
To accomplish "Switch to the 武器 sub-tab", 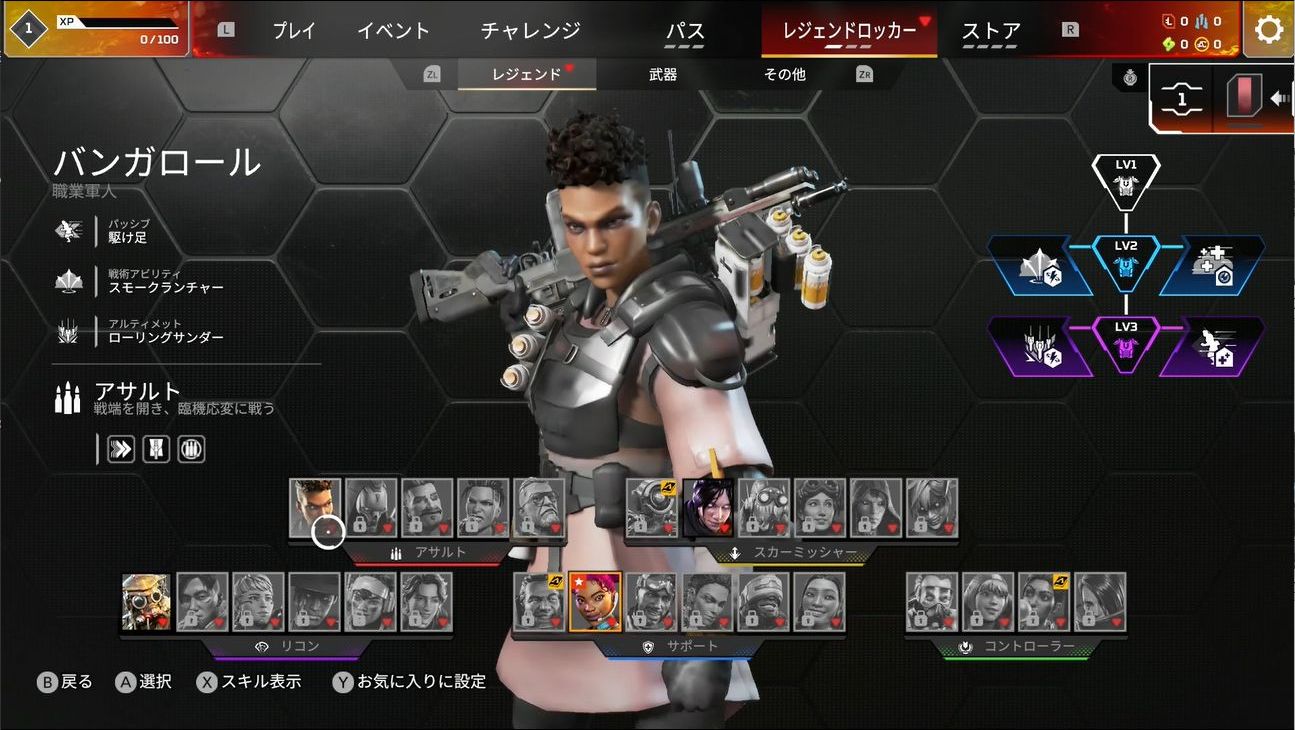I will (x=663, y=74).
